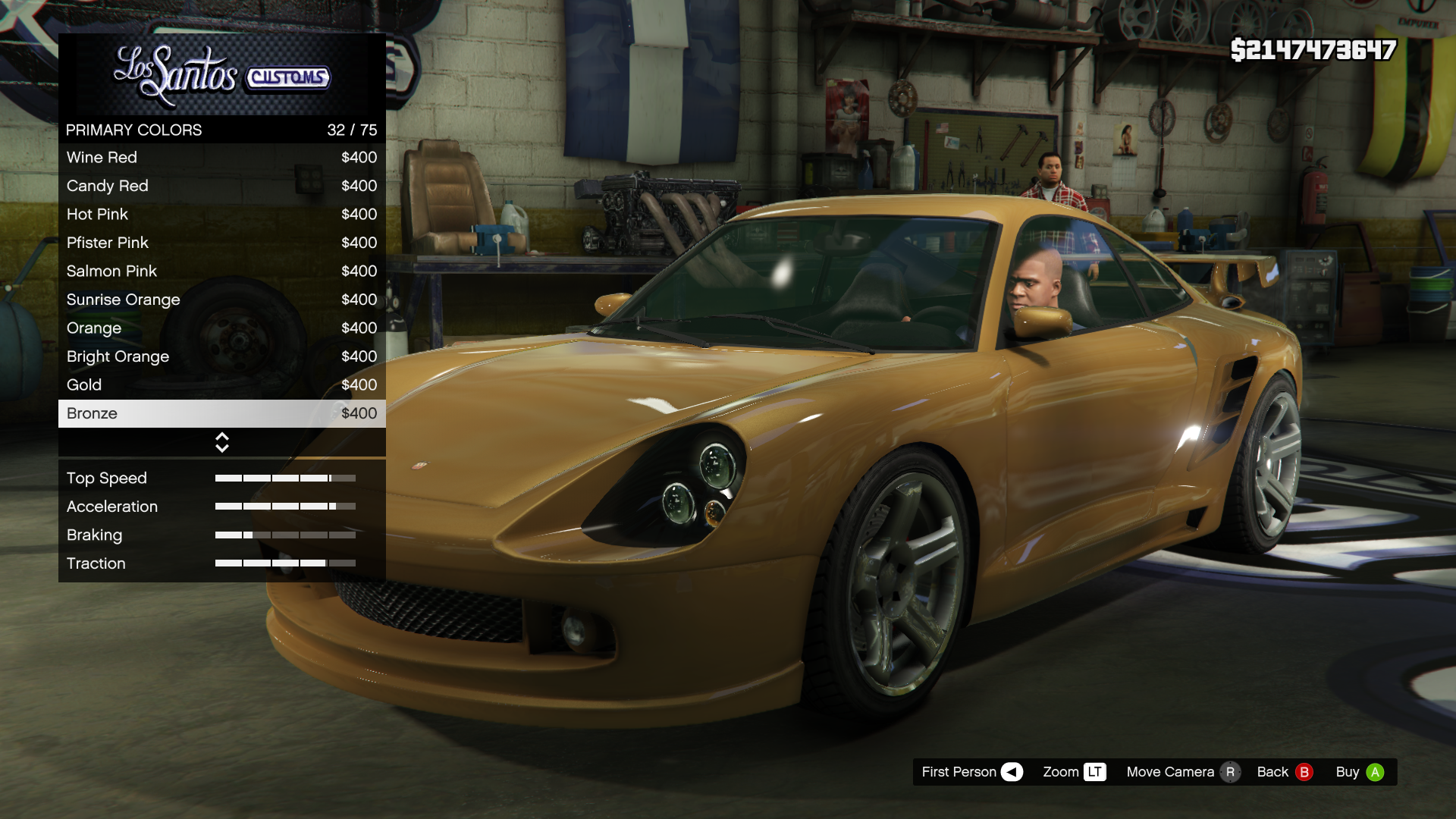Select the Wine Red paint color
The image size is (1456, 819).
click(221, 158)
